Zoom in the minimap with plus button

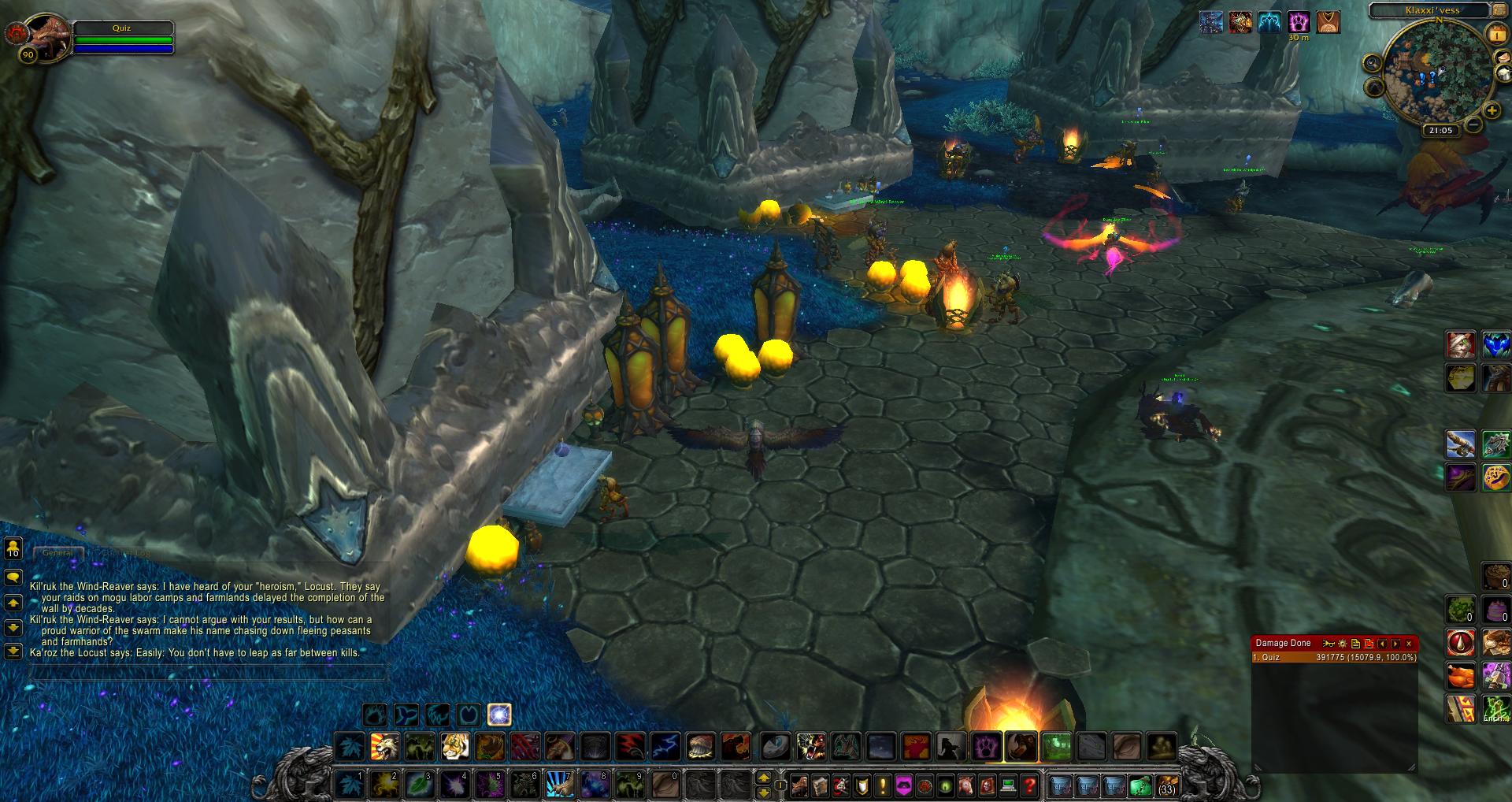point(1491,111)
